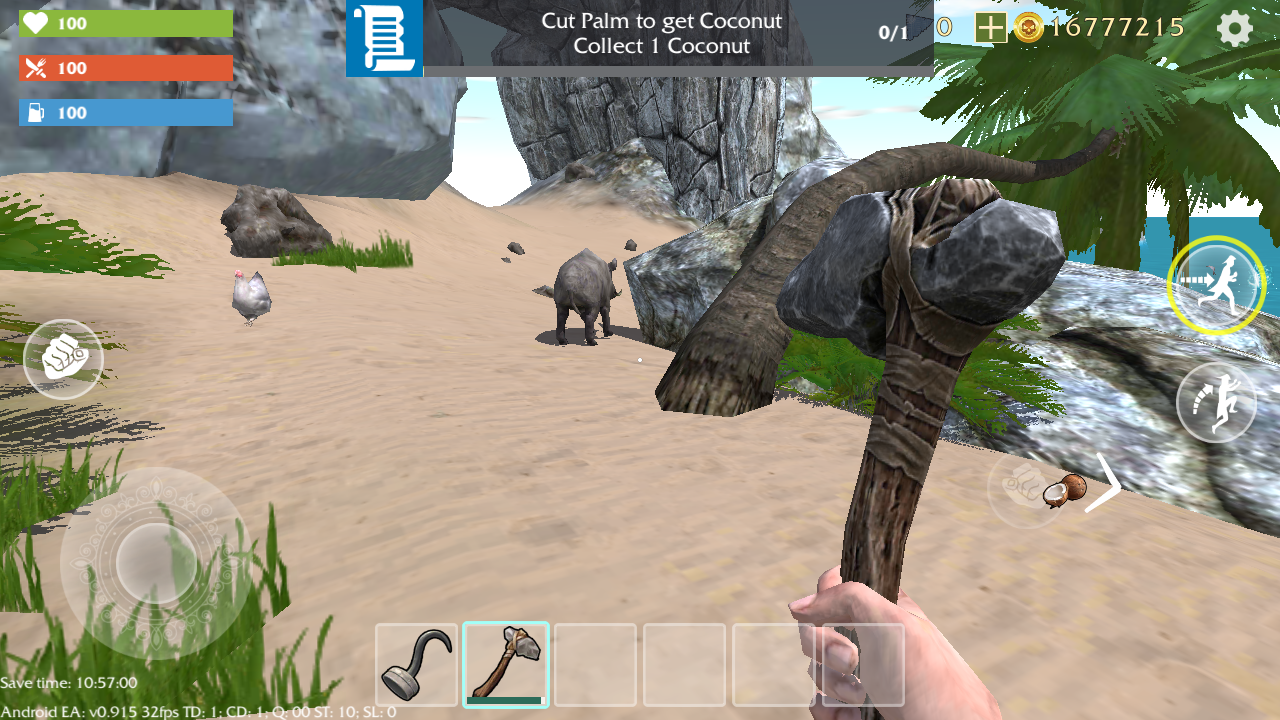Add coins with the plus button
The image size is (1280, 720).
tap(990, 28)
